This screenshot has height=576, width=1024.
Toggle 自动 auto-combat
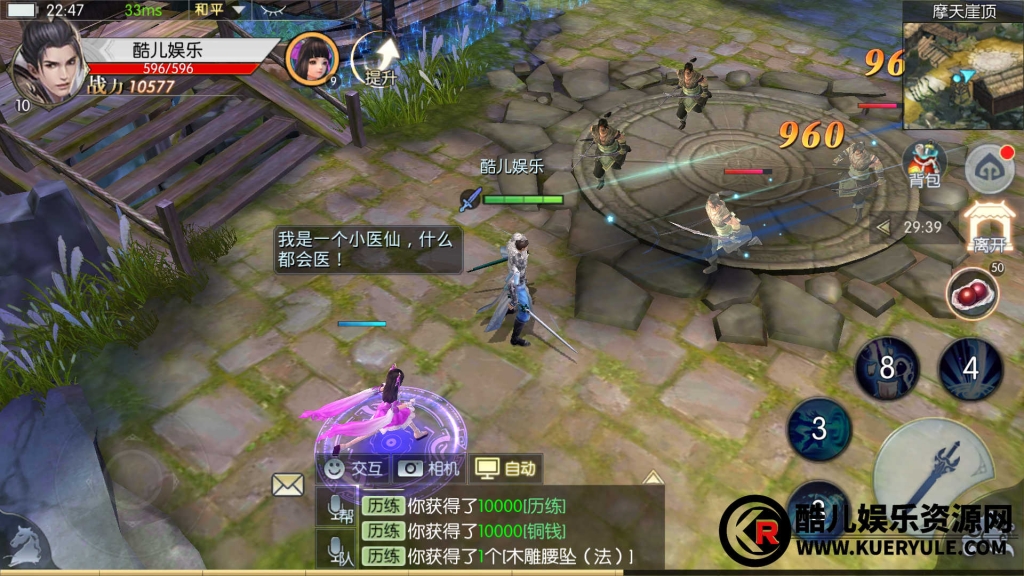[506, 468]
